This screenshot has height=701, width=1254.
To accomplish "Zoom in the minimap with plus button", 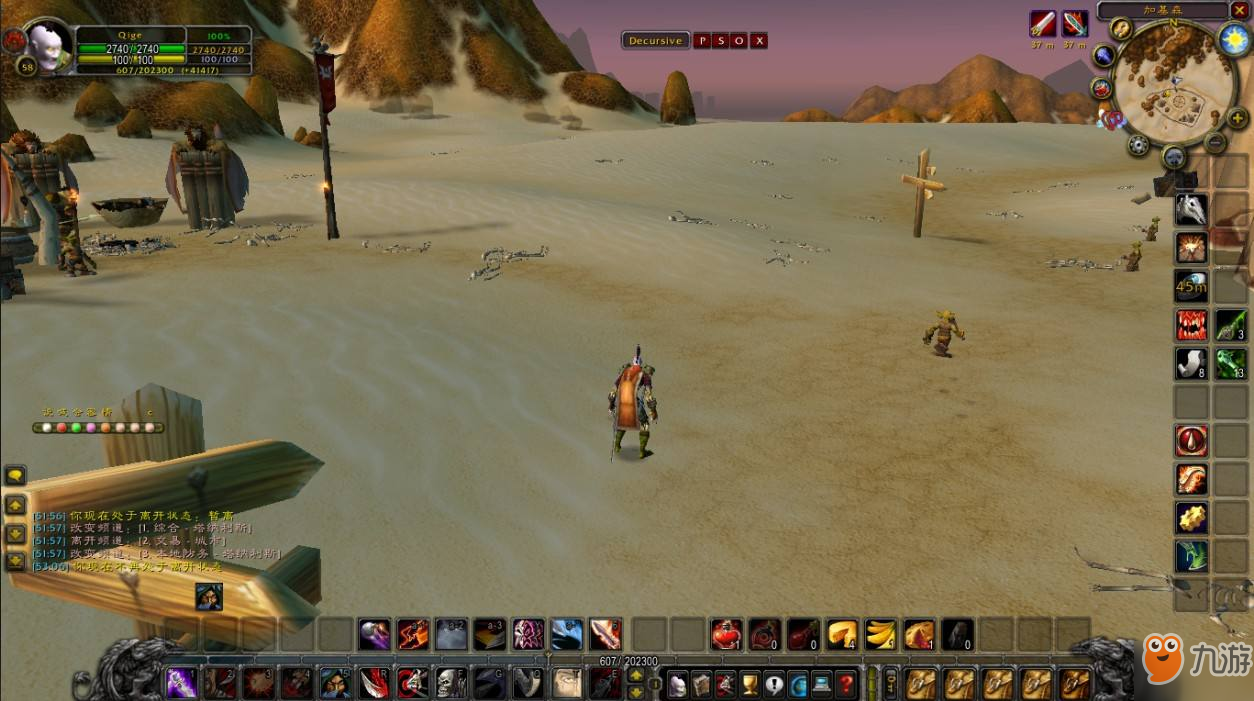I will point(1237,117).
